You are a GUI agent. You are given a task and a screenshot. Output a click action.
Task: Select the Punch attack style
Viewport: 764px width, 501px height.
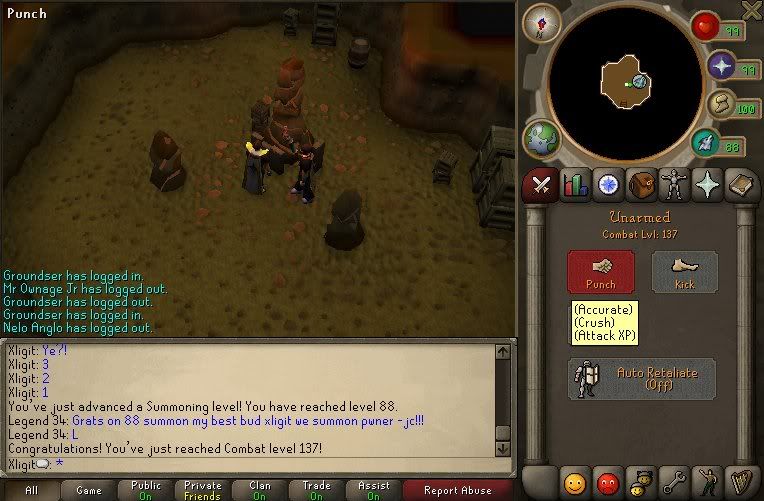point(600,271)
